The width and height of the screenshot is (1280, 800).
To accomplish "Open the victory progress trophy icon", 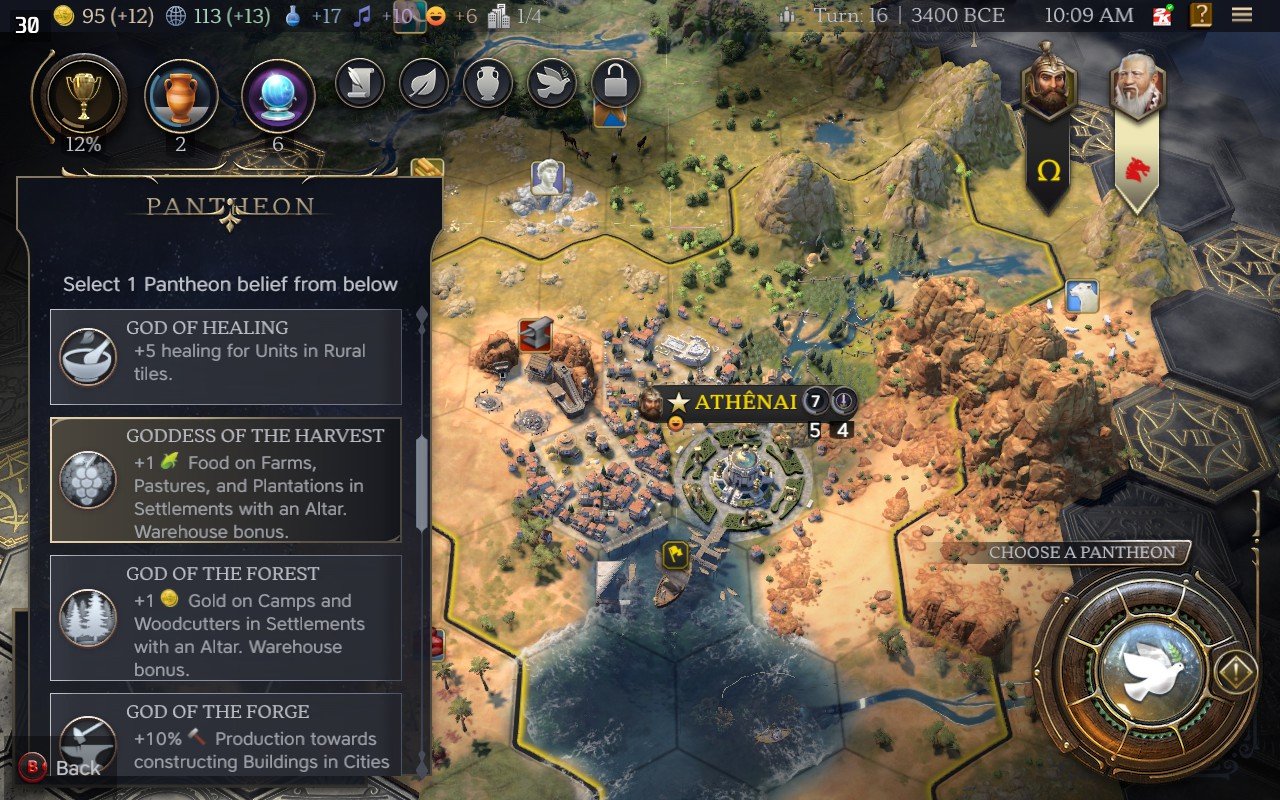I will pos(82,97).
